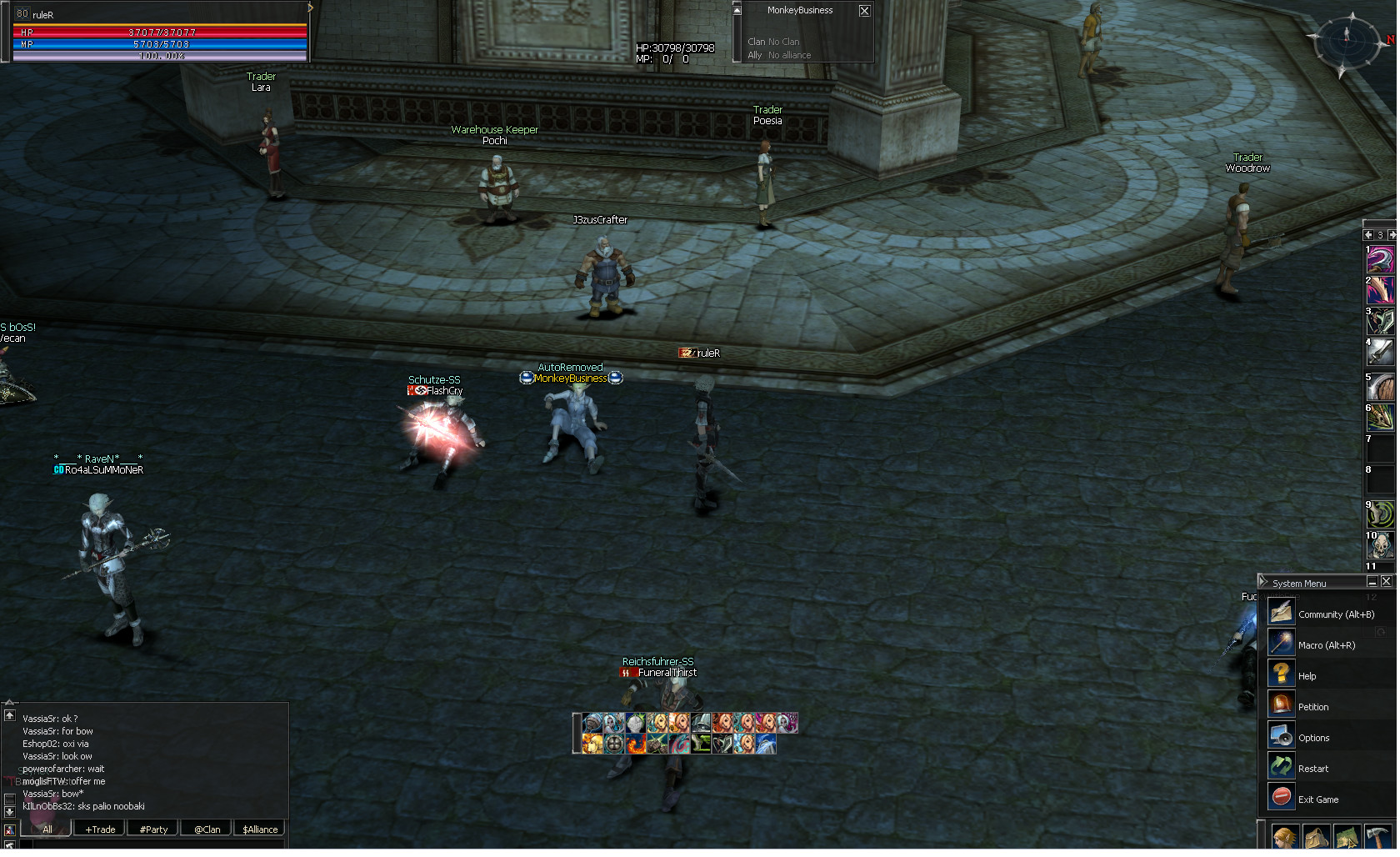The height and width of the screenshot is (857, 1400).
Task: Open Community from the System Menu
Action: (1335, 615)
